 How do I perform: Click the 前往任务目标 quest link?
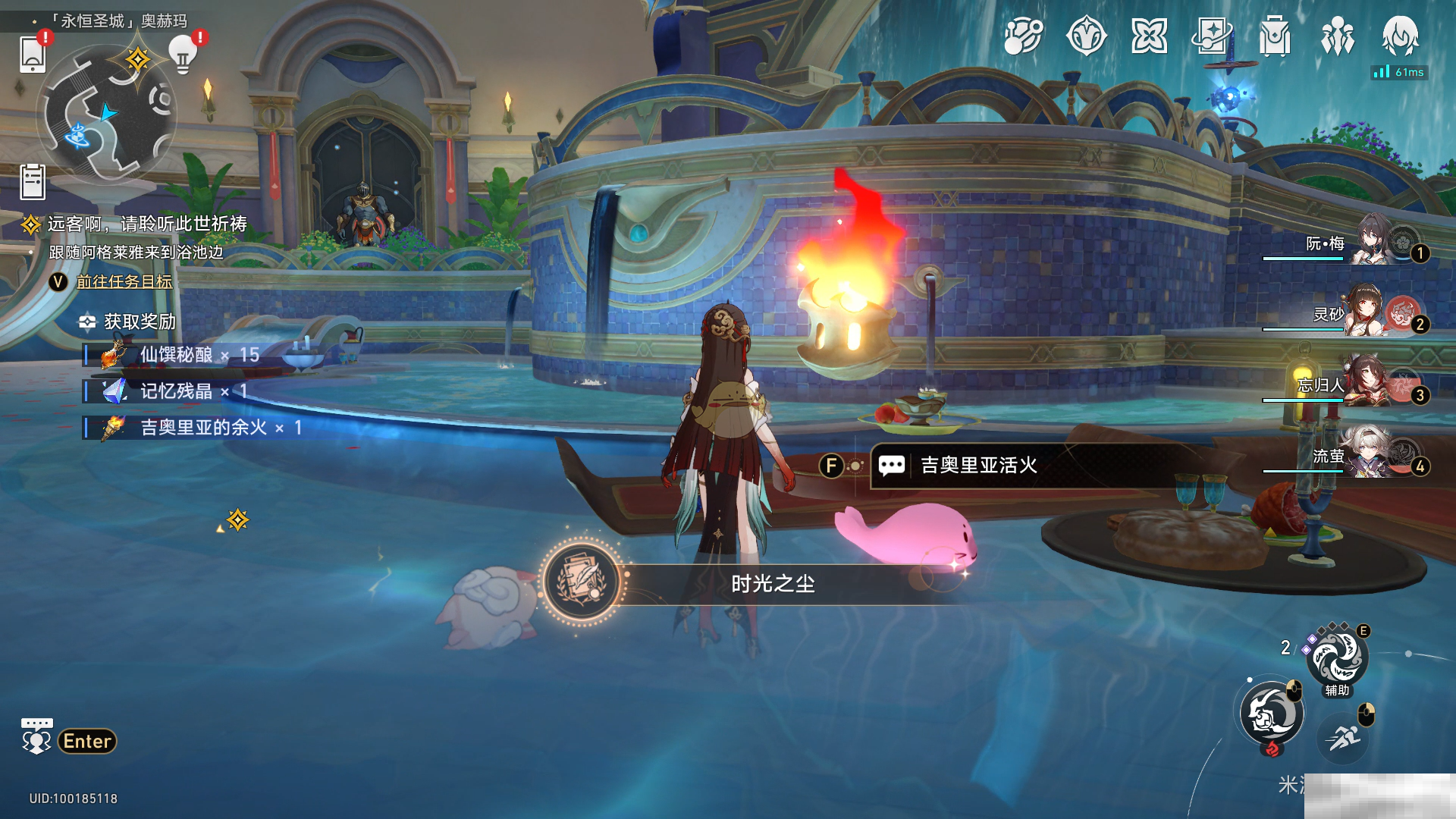[124, 282]
